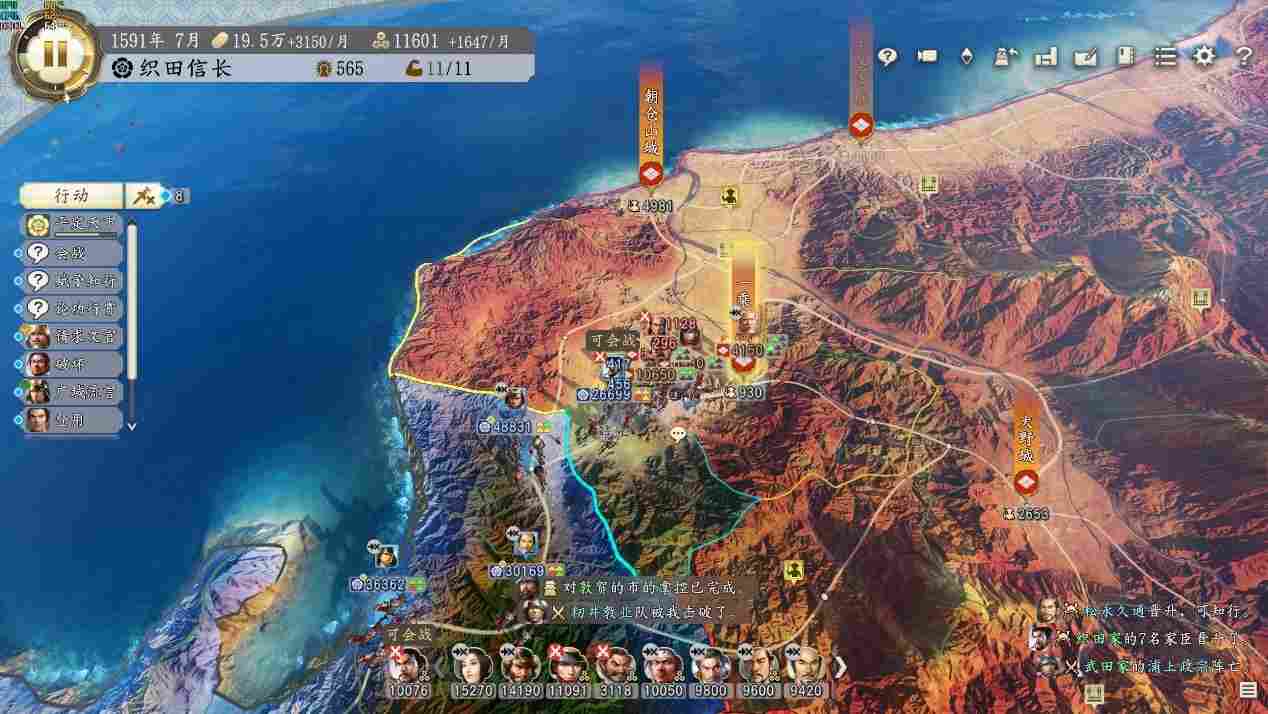Click the question mark help icon
Viewport: 1268px width, 714px height.
1243,57
